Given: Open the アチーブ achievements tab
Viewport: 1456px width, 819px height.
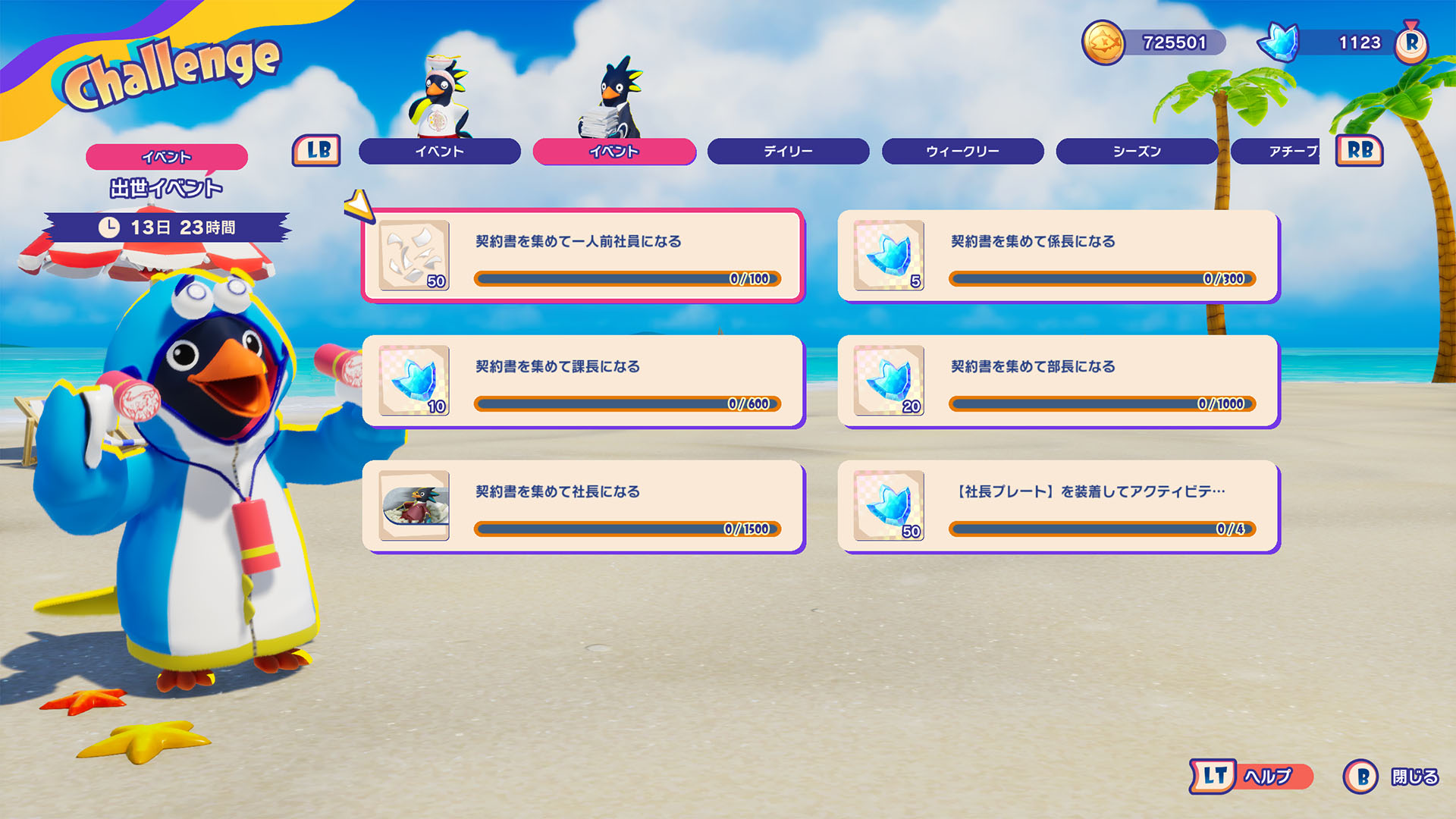Looking at the screenshot, I should [1282, 151].
